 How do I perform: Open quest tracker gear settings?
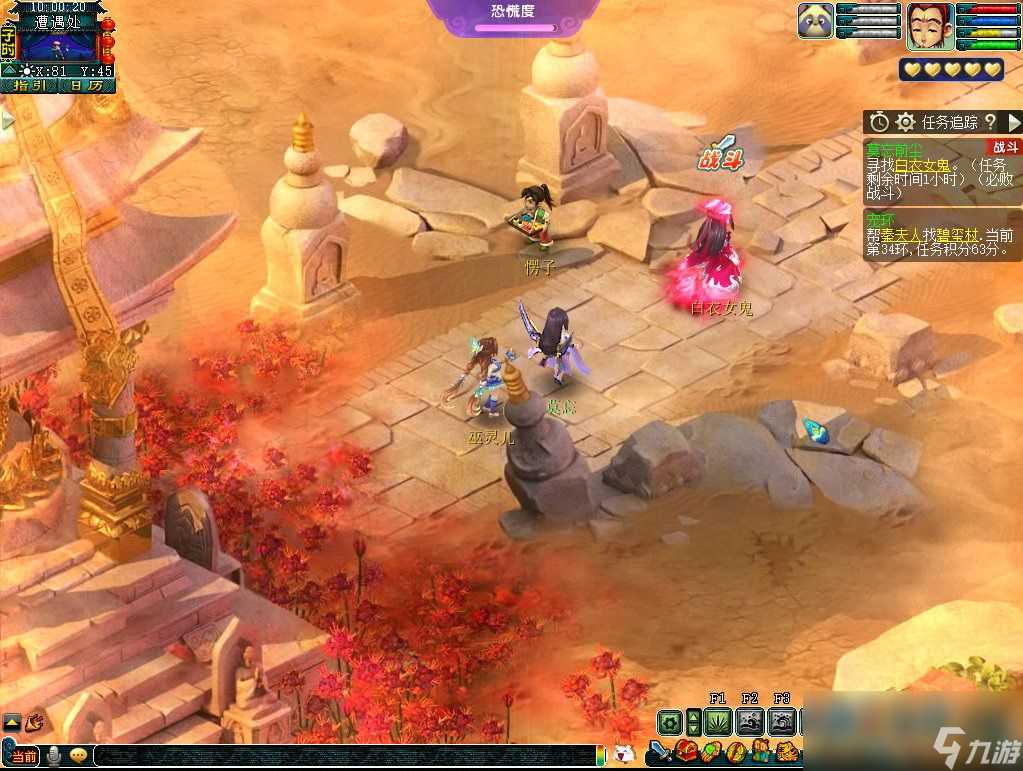point(905,122)
